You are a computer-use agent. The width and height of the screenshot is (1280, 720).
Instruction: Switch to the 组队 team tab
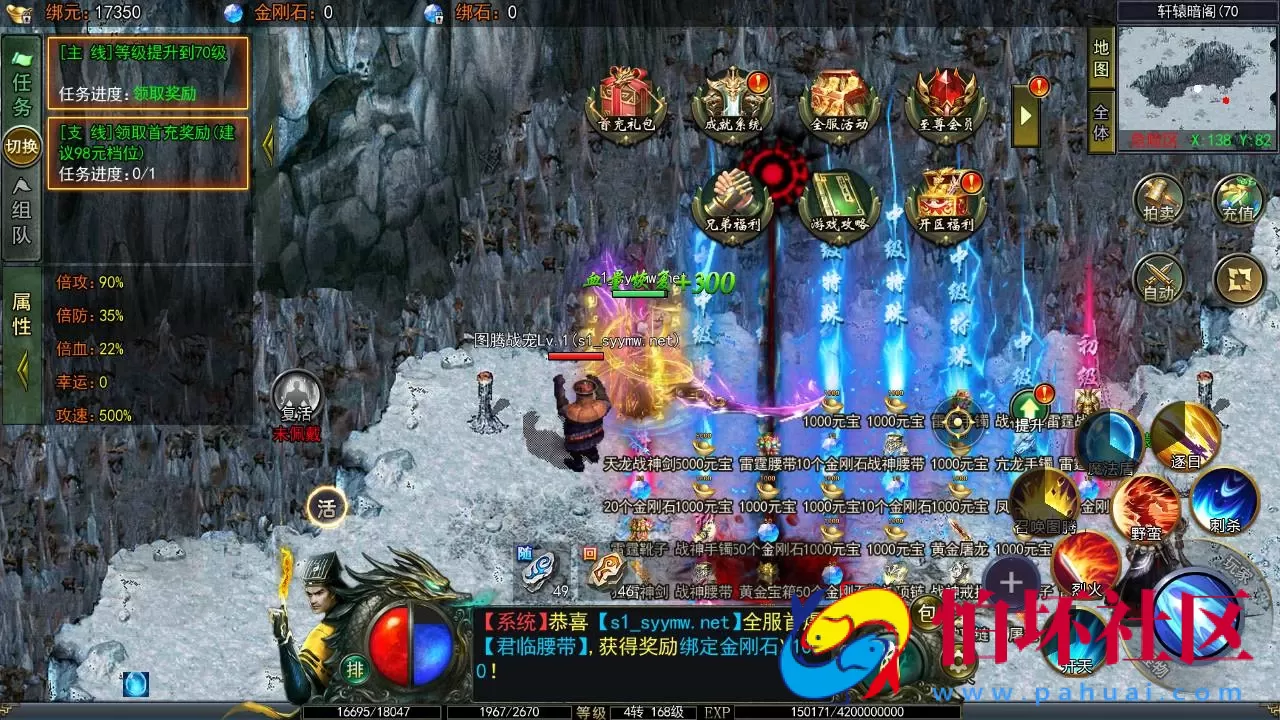tap(22, 215)
